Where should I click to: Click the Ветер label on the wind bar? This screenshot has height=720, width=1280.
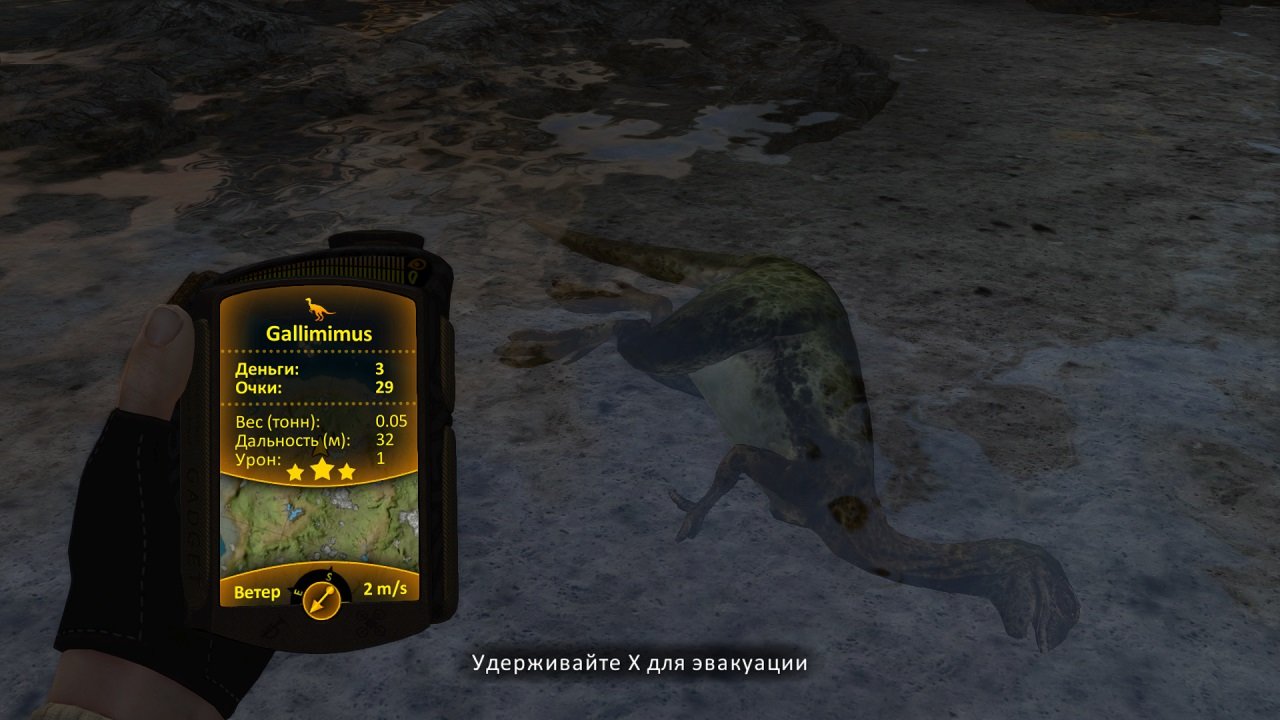(257, 591)
